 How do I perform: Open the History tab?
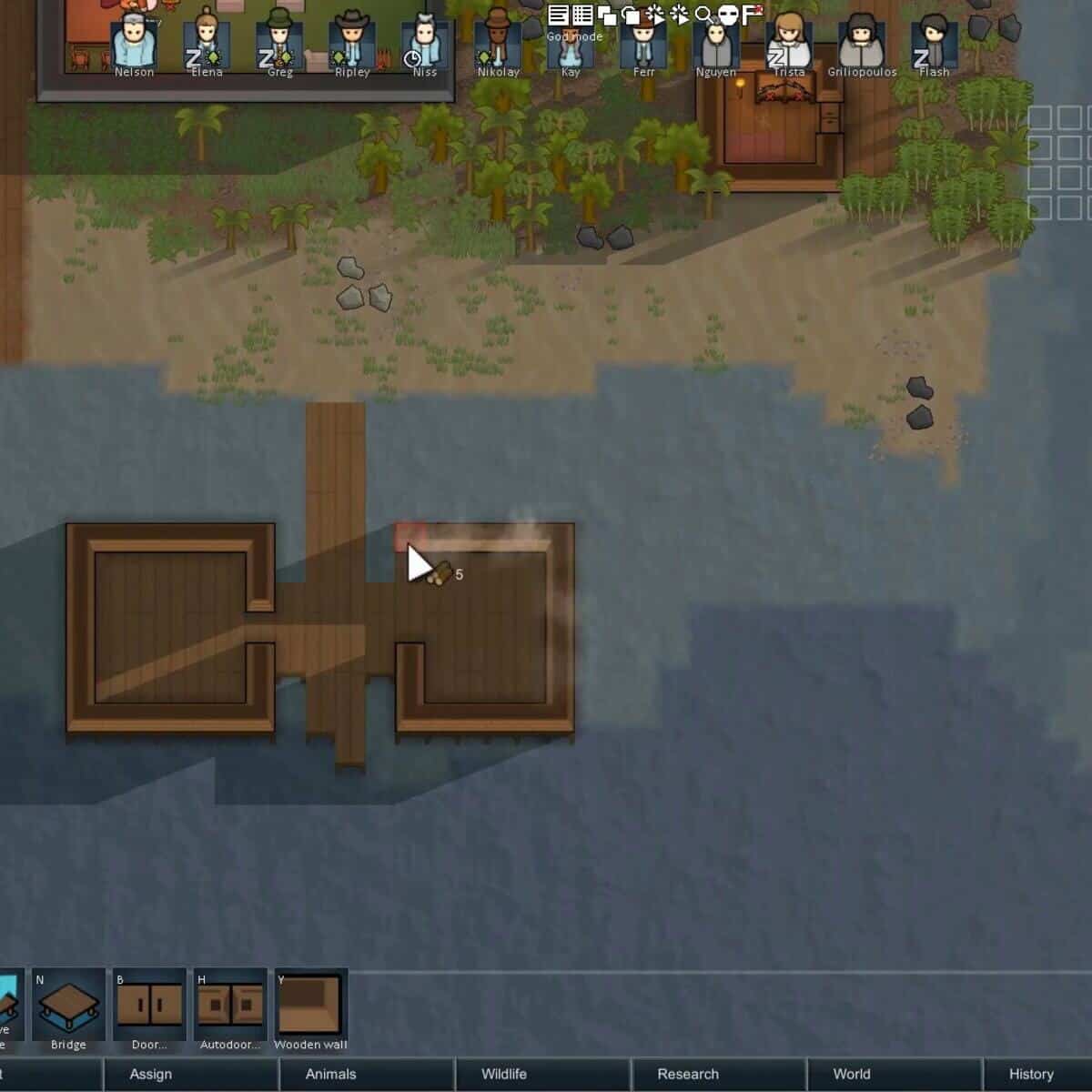coord(1031,1074)
